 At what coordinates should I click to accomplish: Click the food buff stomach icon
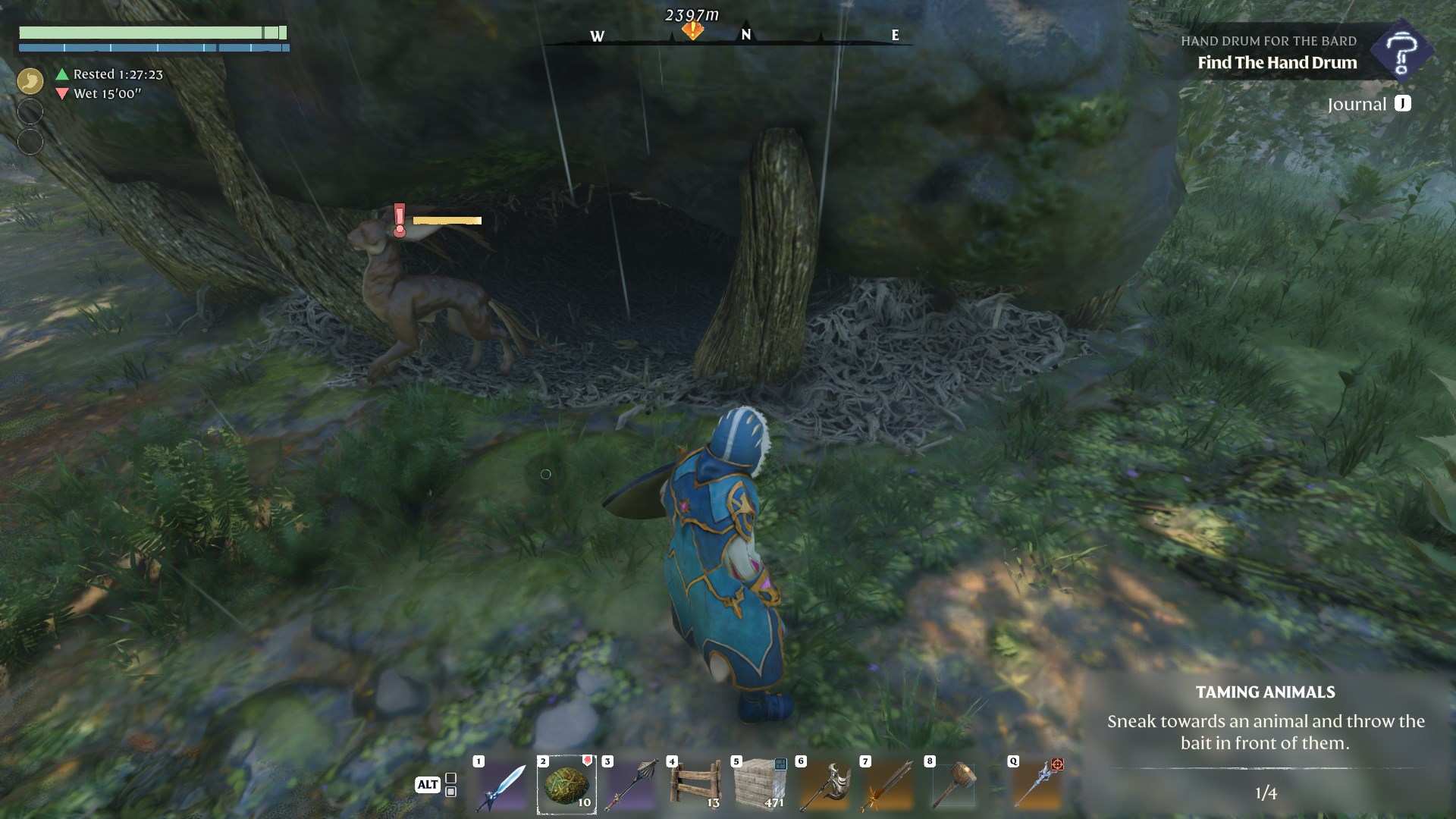tap(30, 80)
